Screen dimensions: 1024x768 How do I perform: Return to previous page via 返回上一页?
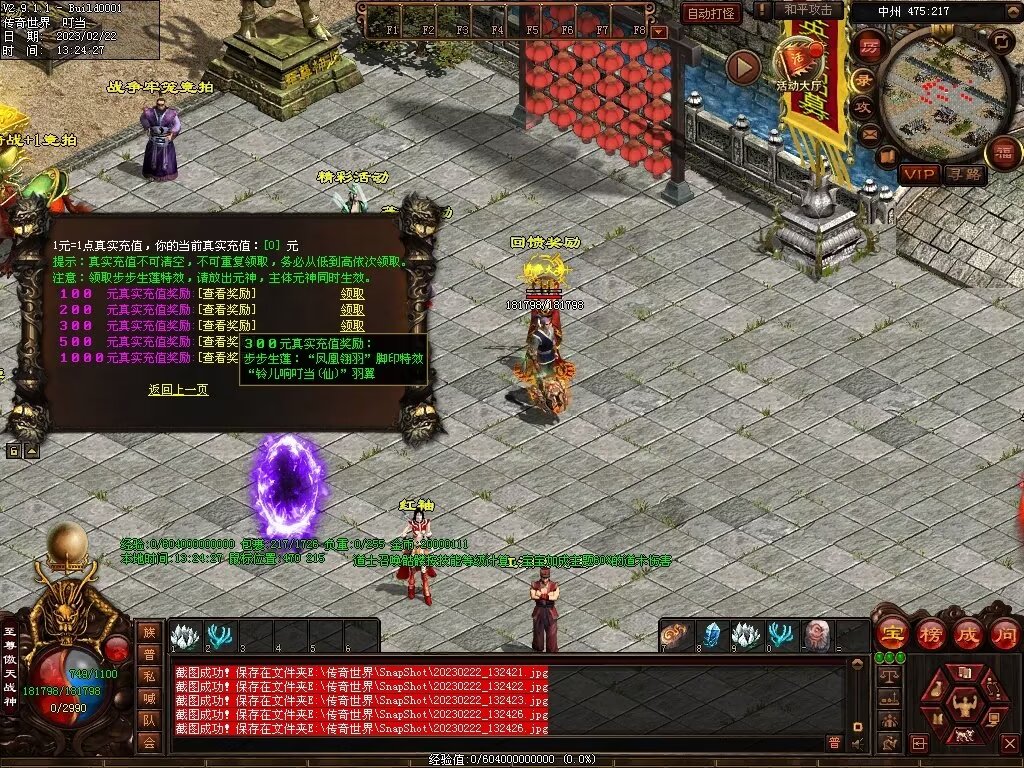pos(178,390)
